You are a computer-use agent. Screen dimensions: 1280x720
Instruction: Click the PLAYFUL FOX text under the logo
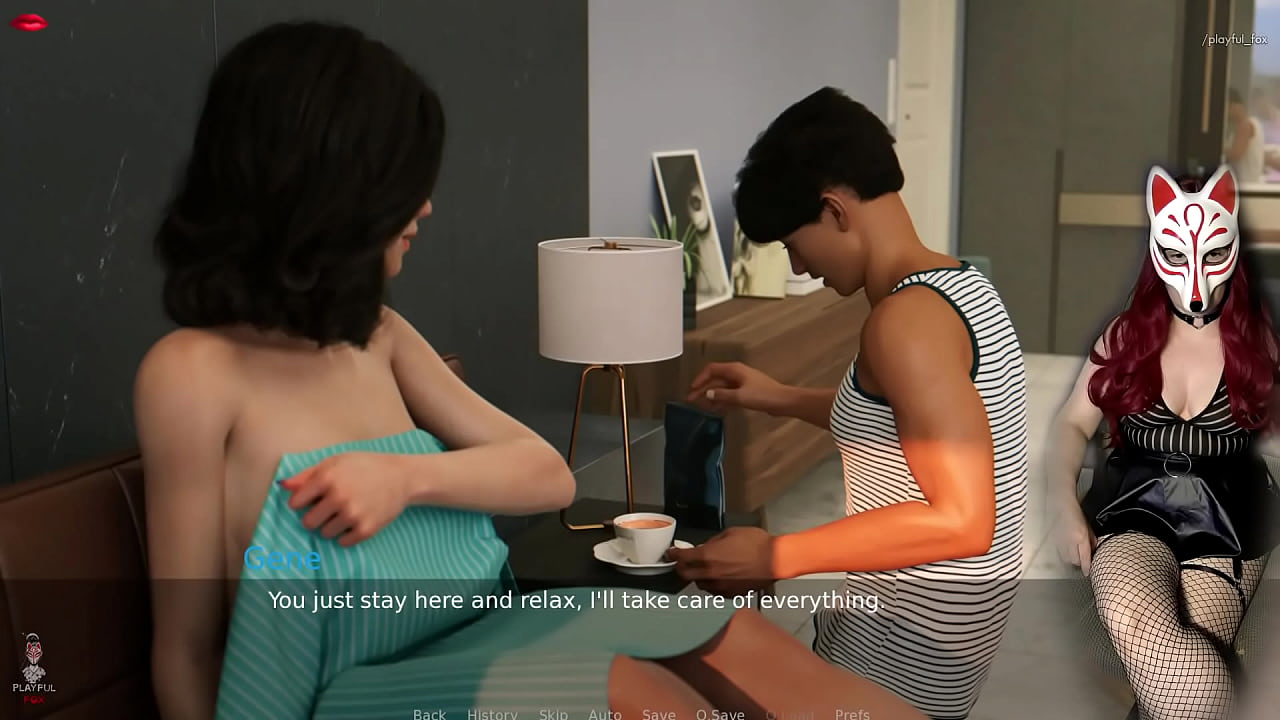[33, 688]
